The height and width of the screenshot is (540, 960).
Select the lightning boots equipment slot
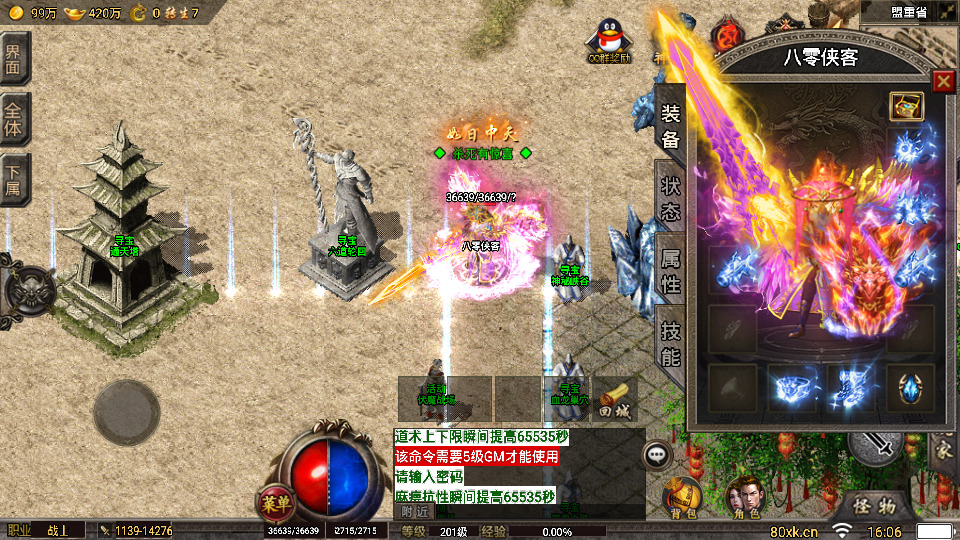click(x=850, y=387)
